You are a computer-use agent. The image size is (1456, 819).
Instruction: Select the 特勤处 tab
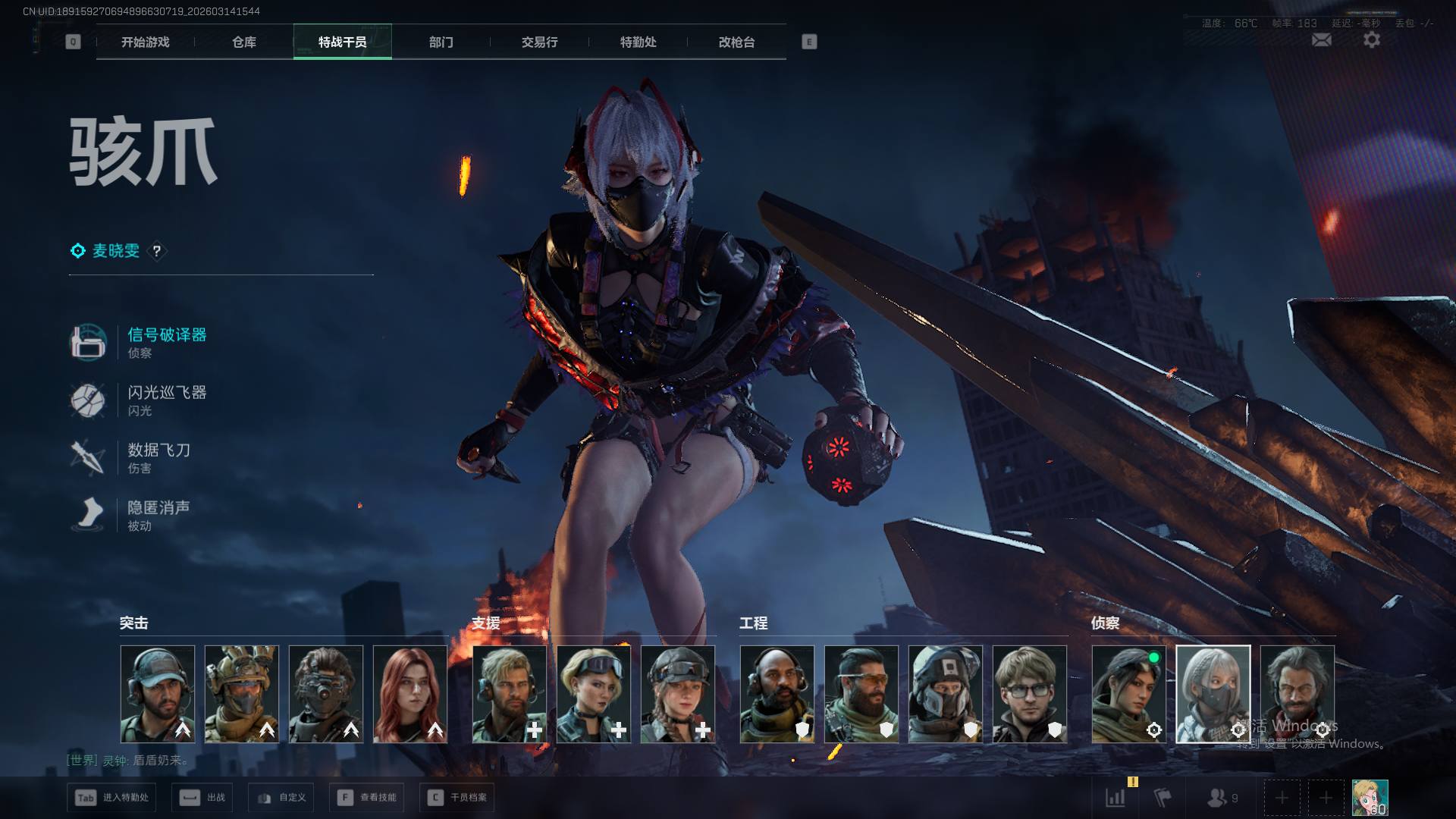pos(639,42)
